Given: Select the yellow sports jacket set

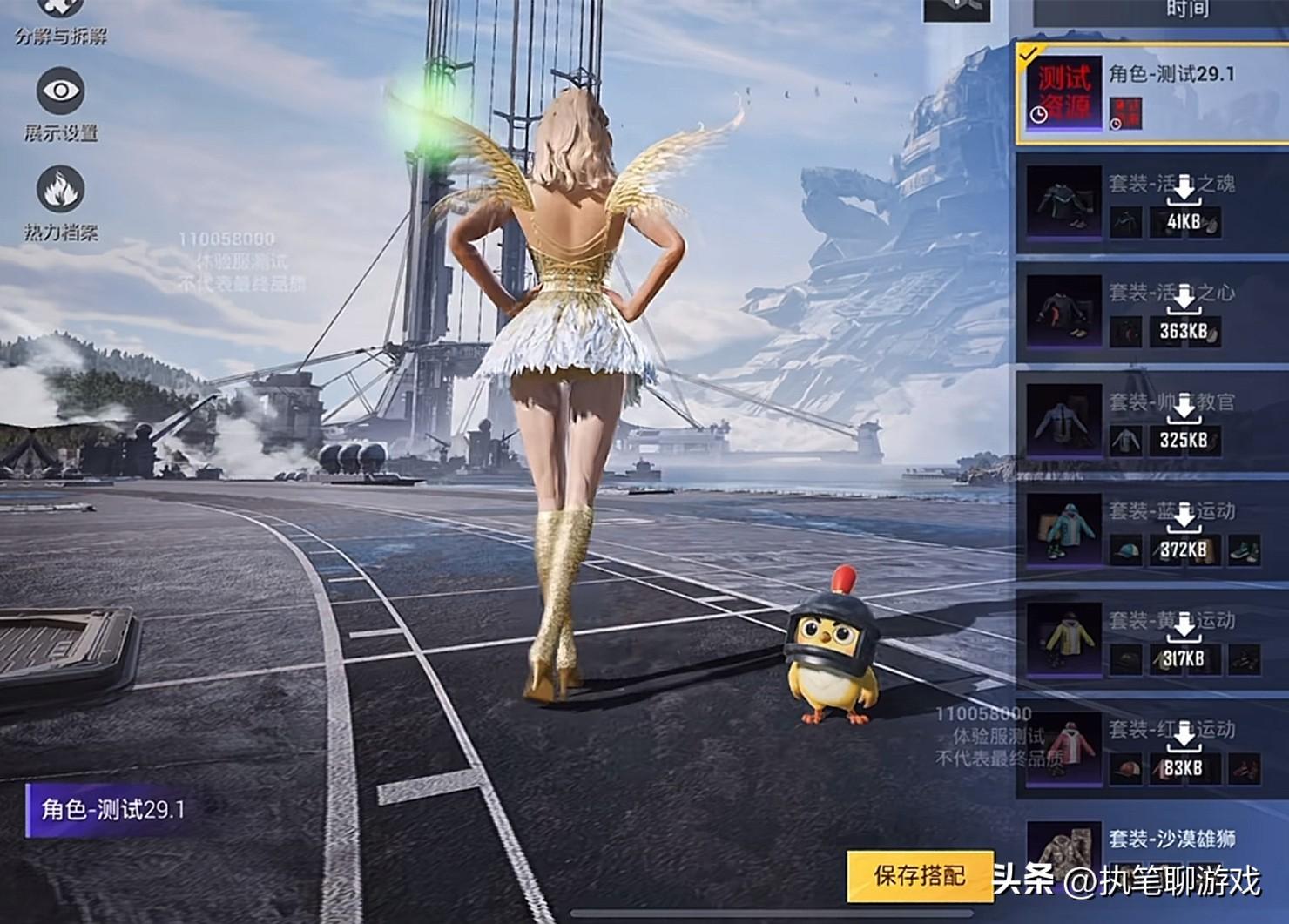Looking at the screenshot, I should tap(1151, 642).
